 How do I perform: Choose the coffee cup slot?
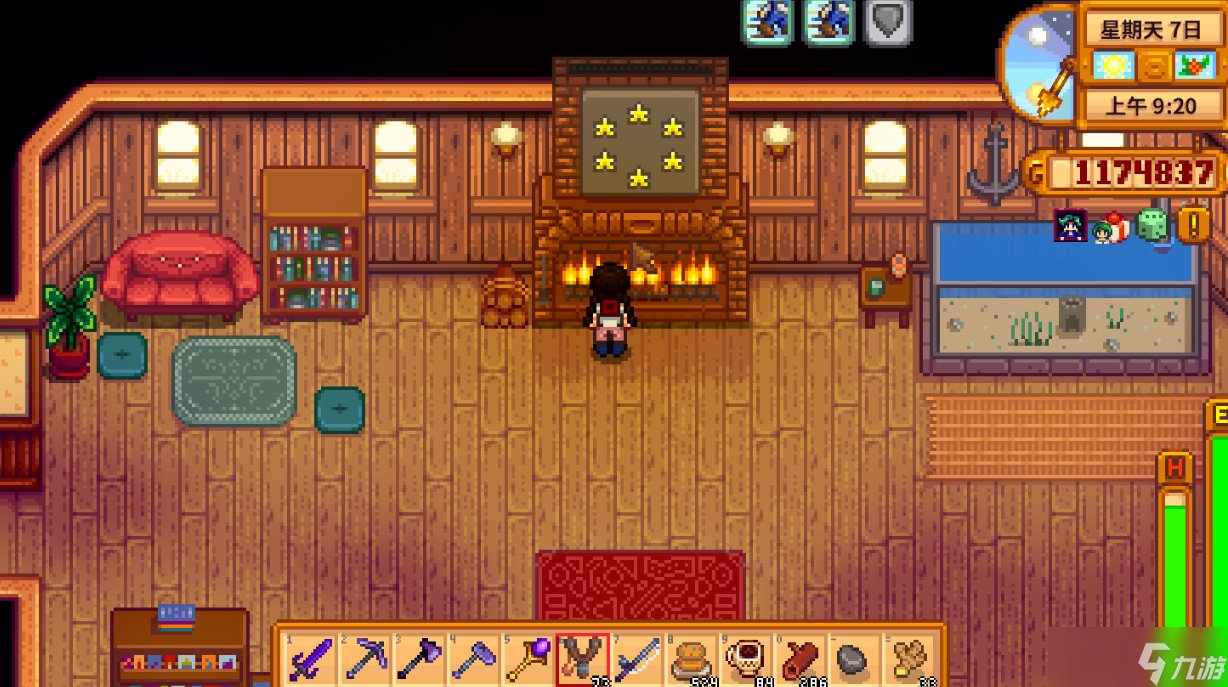pyautogui.click(x=745, y=659)
